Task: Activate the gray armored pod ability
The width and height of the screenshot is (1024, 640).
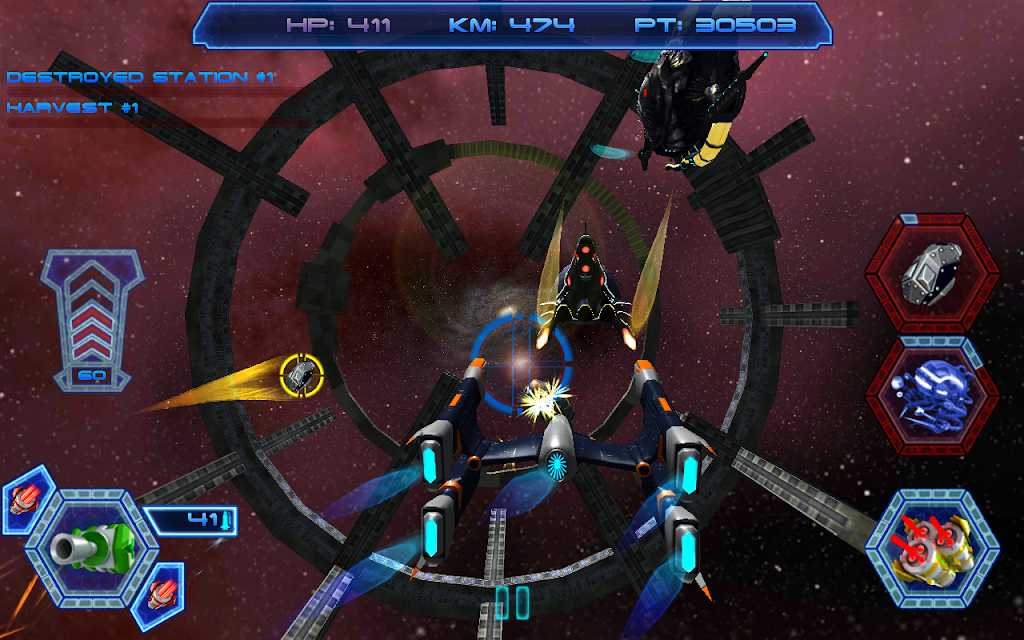Action: 931,272
